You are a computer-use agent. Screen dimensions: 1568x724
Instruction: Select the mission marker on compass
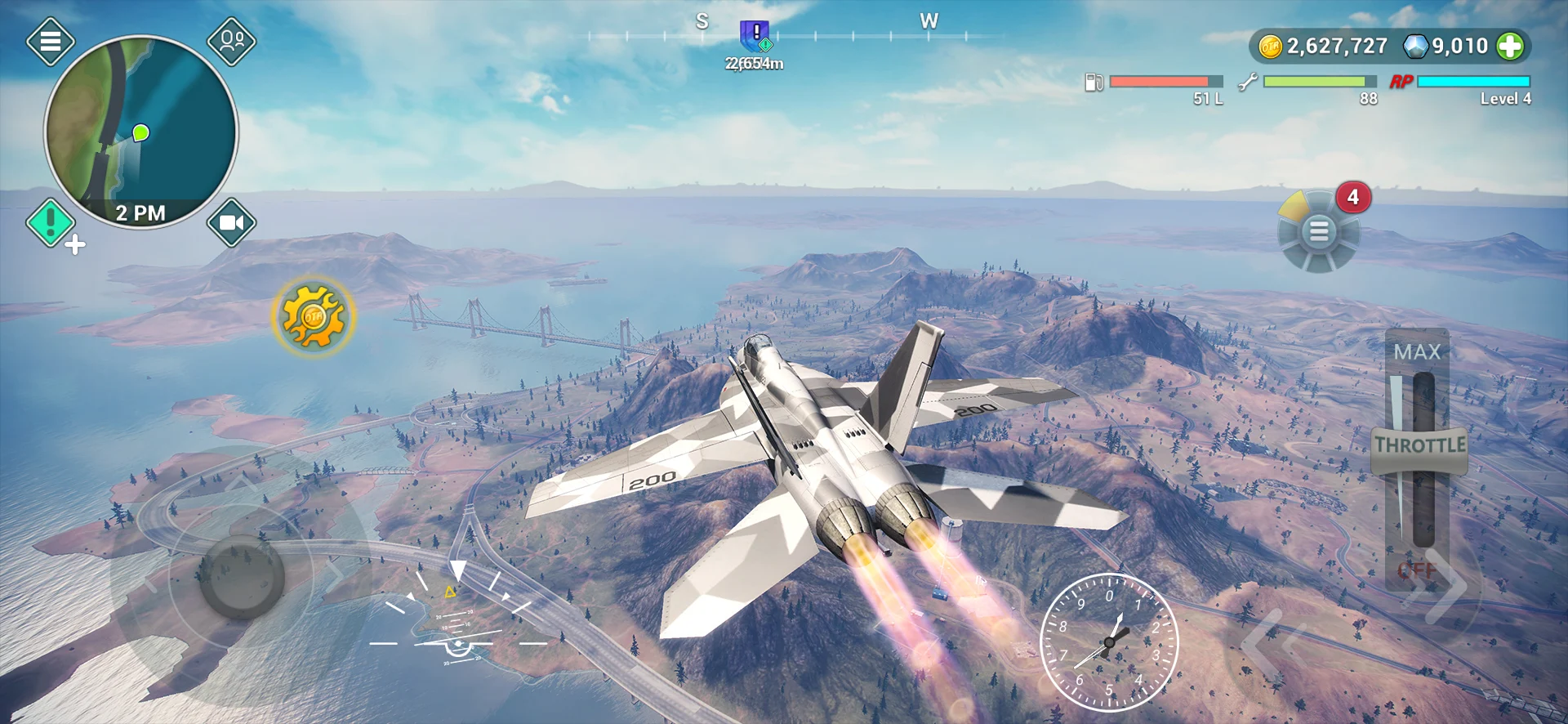click(755, 37)
